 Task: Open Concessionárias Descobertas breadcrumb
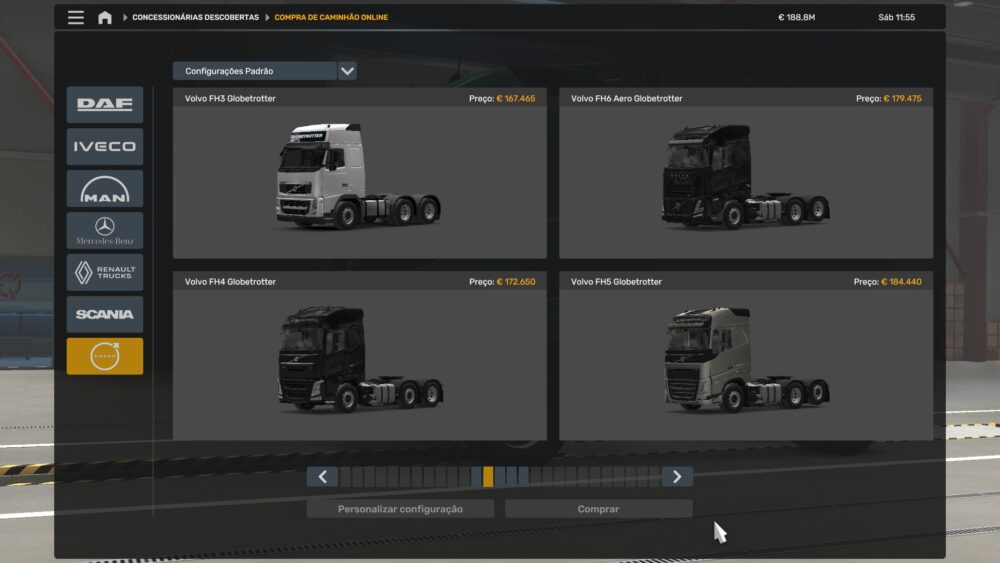pos(195,17)
